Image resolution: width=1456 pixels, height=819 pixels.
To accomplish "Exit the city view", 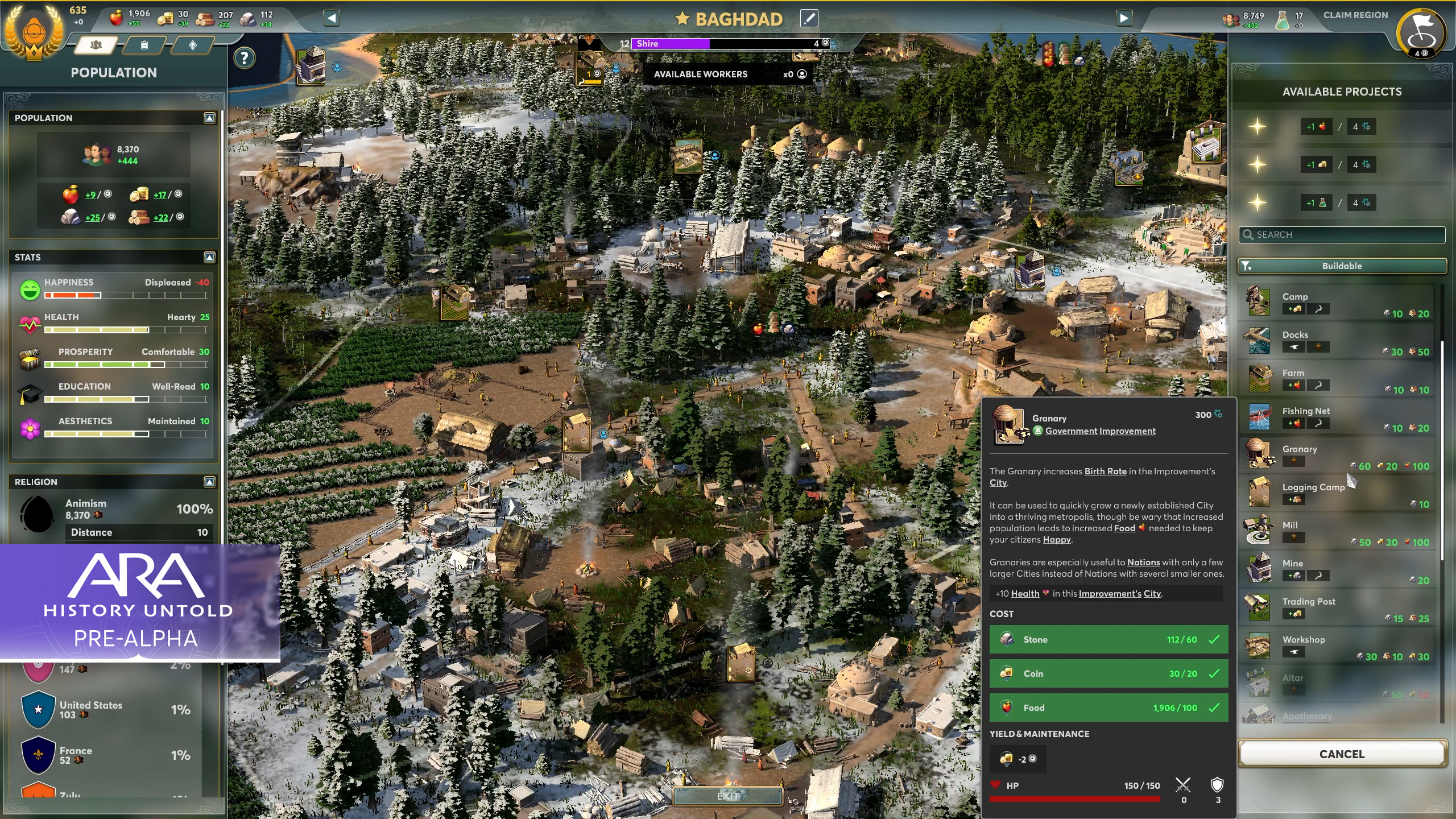I will (x=727, y=796).
